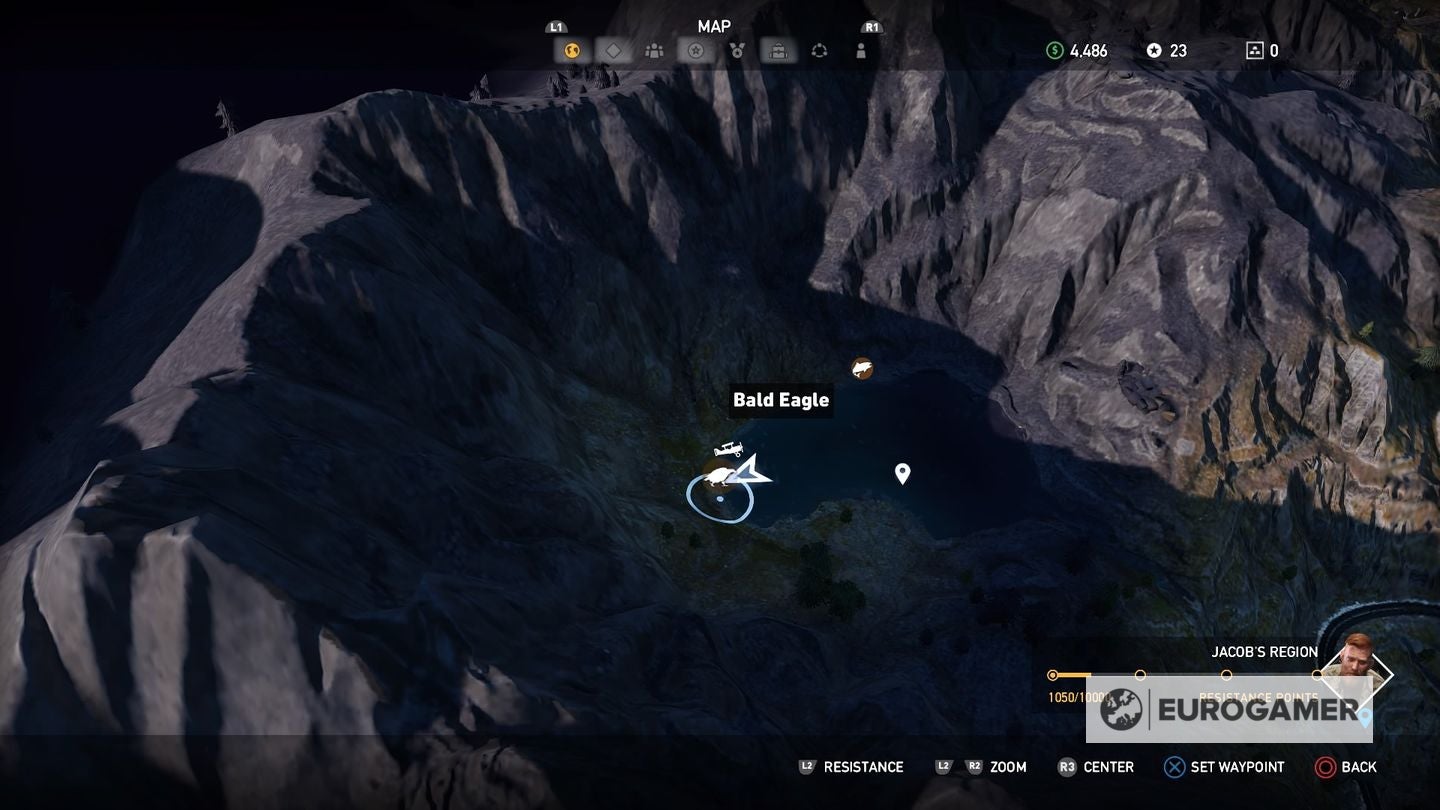Select the World map filter icon

click(x=572, y=48)
